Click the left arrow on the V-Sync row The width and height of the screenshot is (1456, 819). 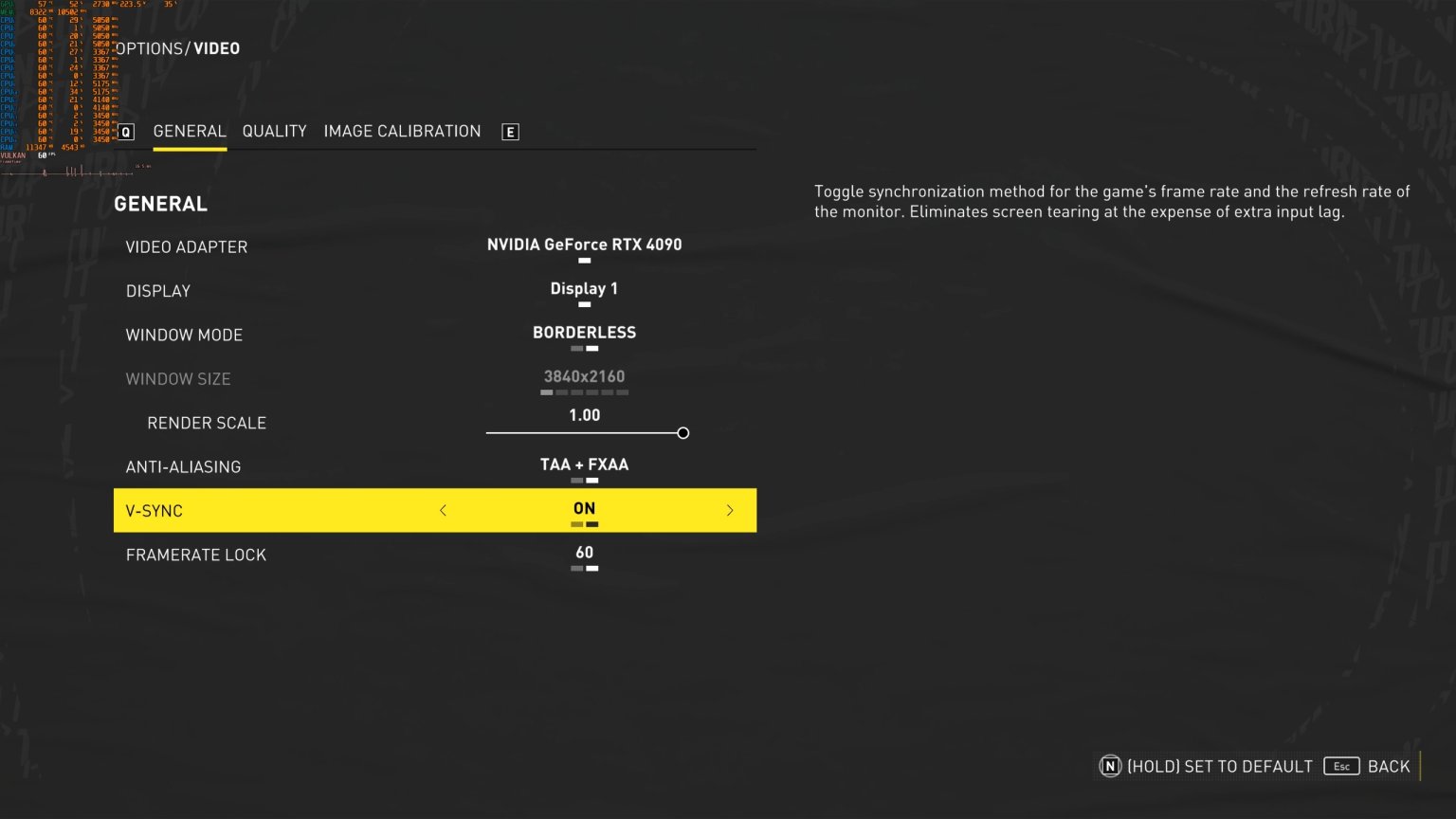click(x=443, y=510)
